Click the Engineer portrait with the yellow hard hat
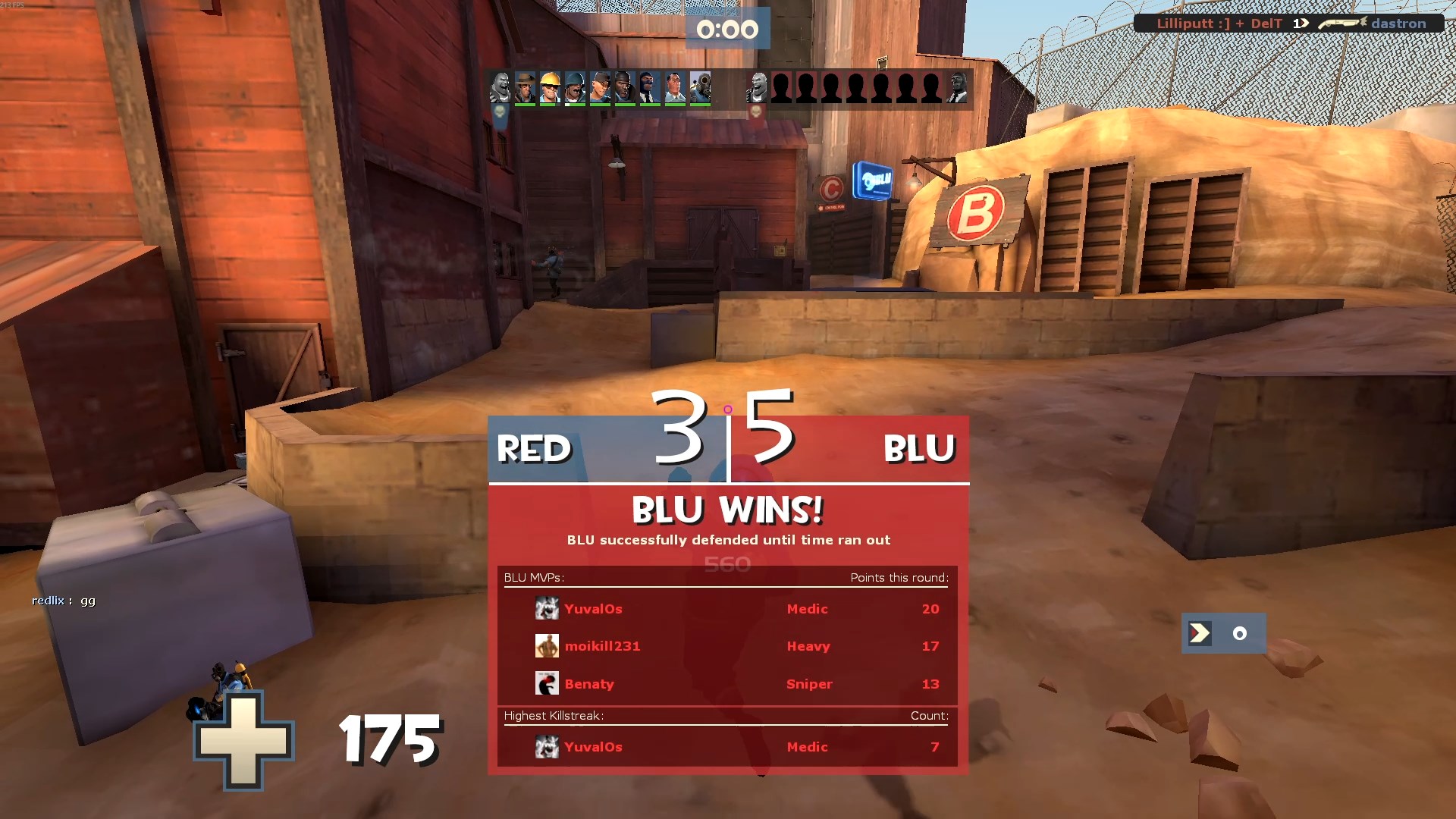The image size is (1456, 819). [550, 88]
